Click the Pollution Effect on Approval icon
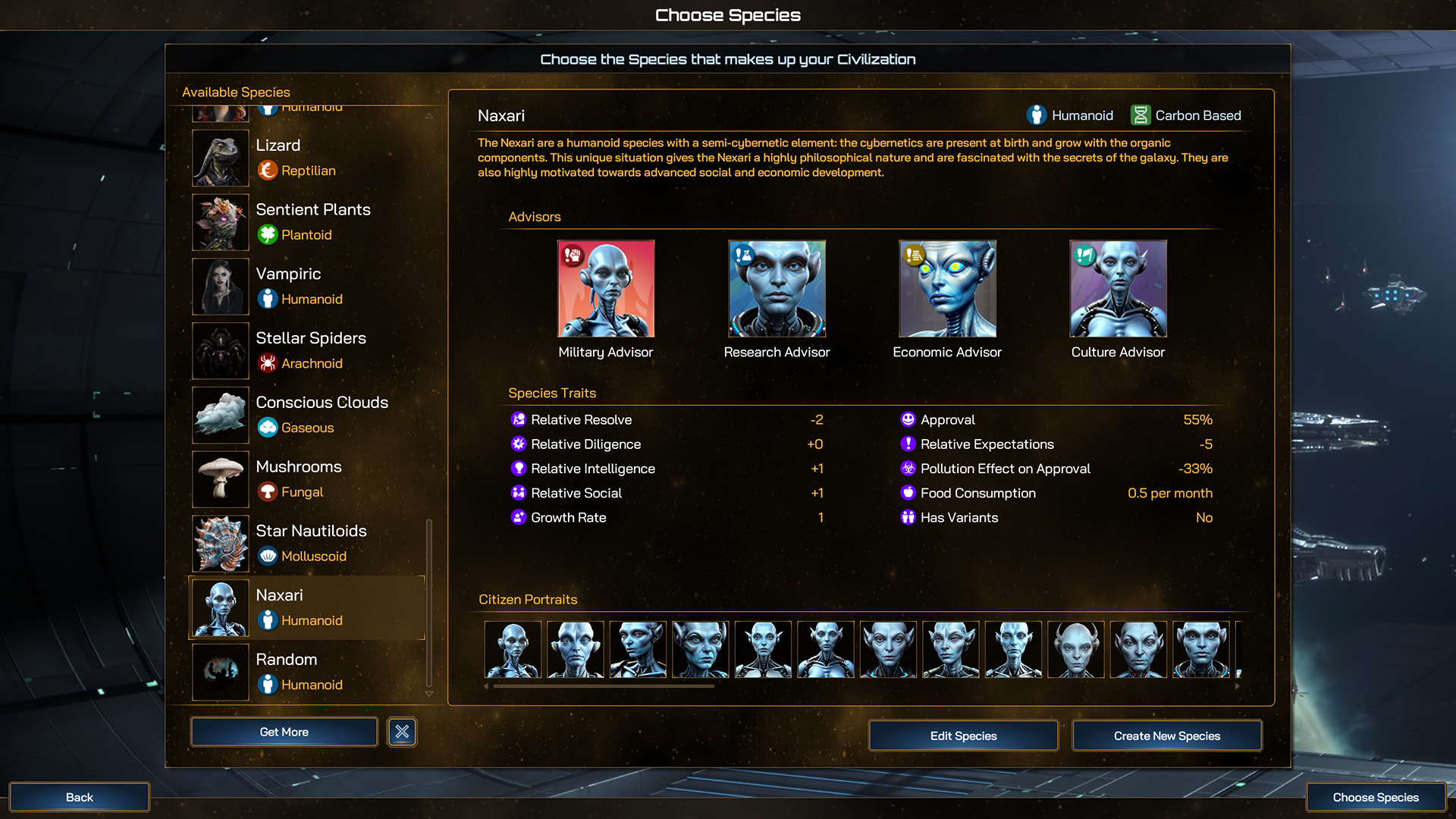The image size is (1456, 819). (907, 469)
